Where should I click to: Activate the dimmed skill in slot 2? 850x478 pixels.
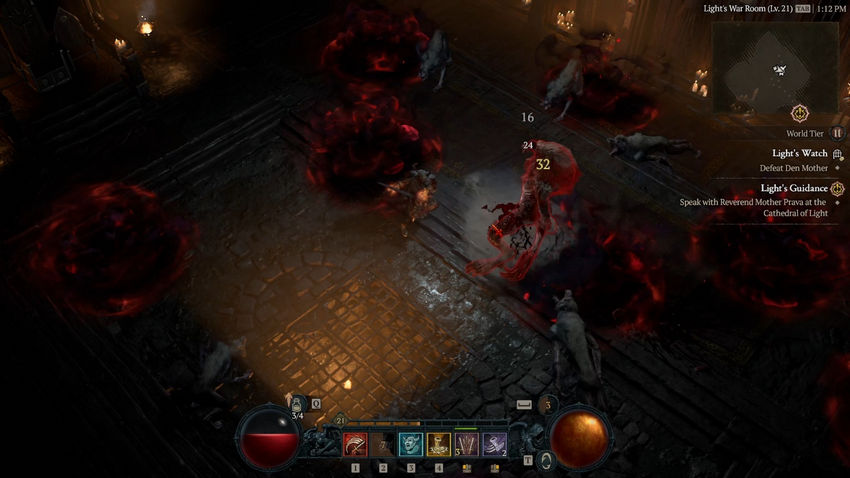click(383, 444)
